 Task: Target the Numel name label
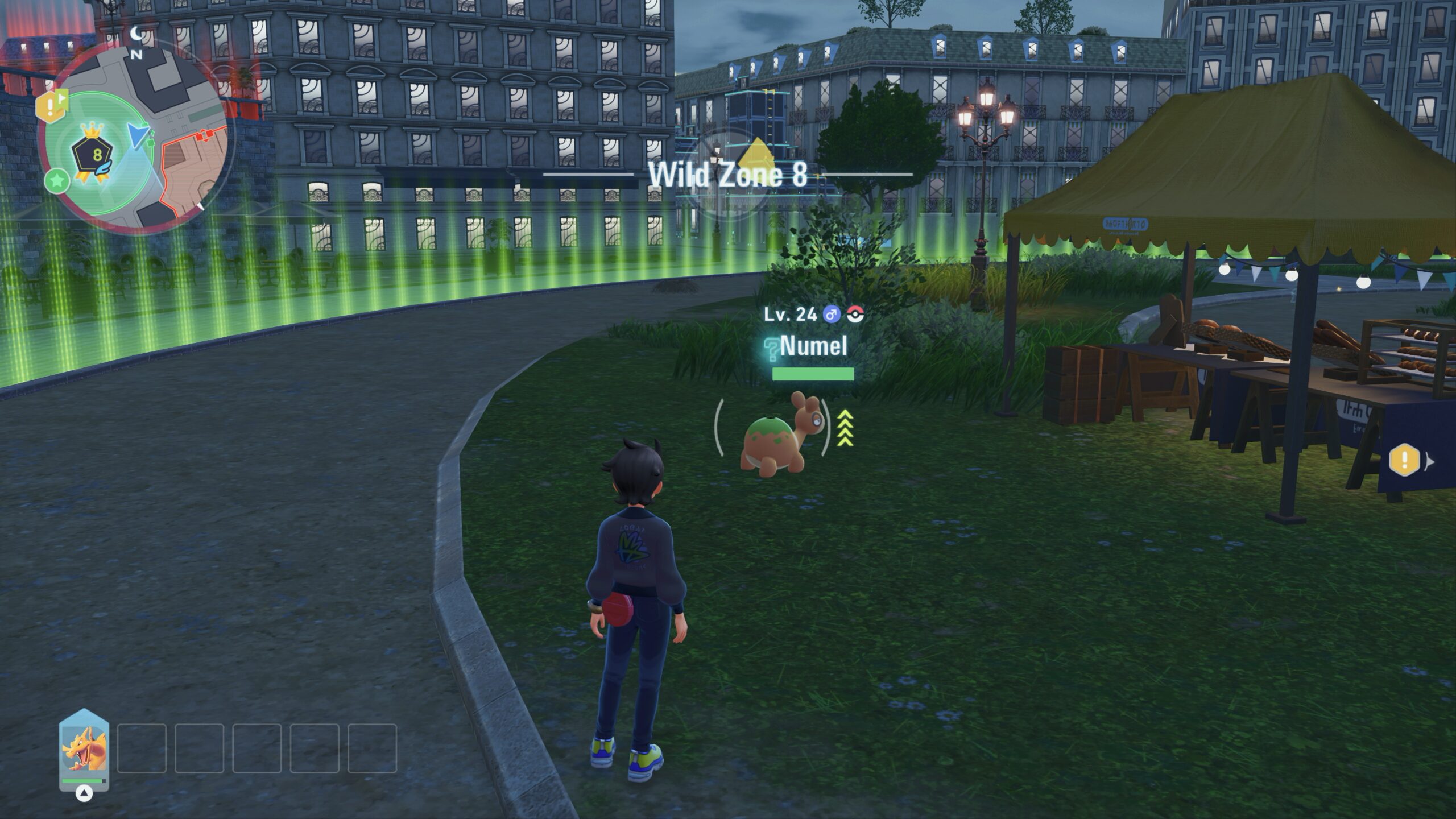coord(813,346)
